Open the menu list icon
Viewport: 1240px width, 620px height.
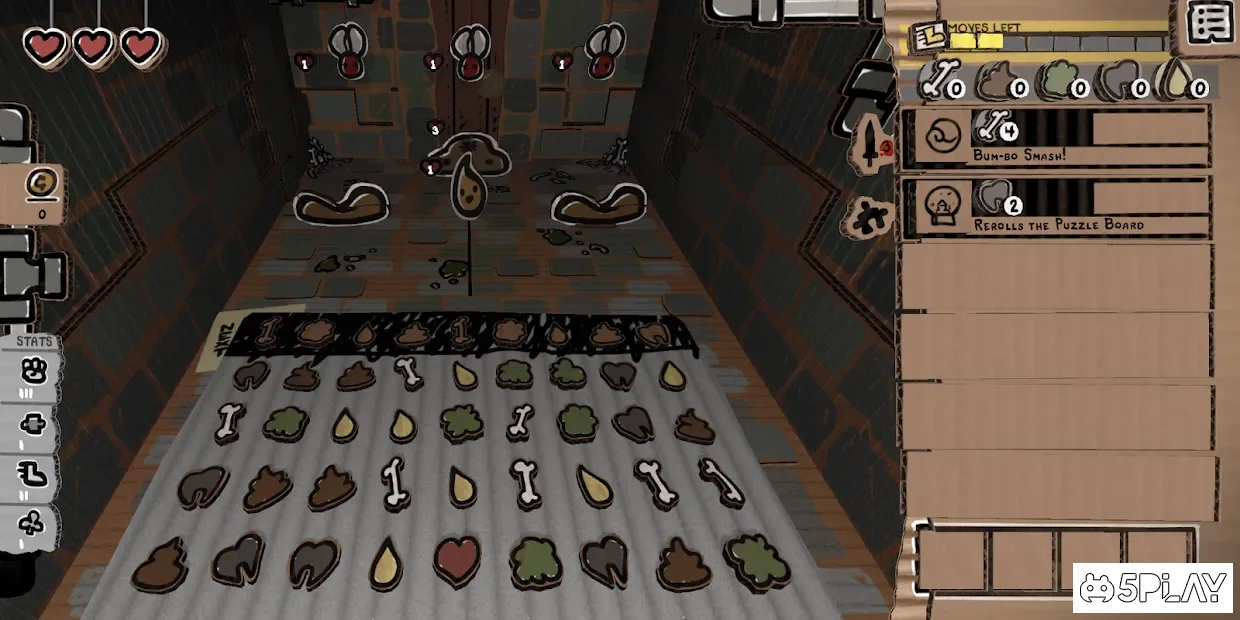pyautogui.click(x=1210, y=22)
